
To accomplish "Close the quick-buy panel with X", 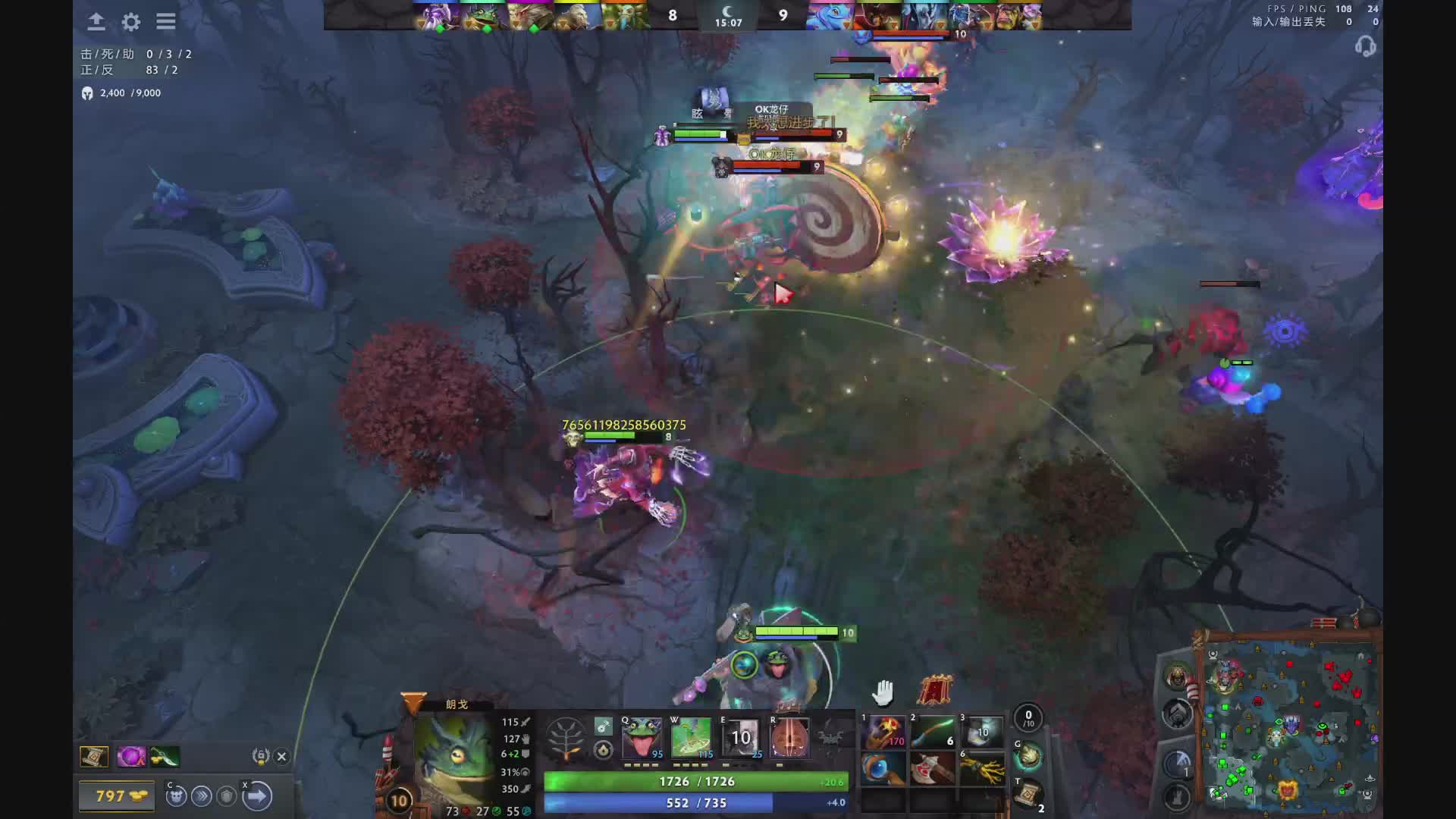I will click(281, 756).
